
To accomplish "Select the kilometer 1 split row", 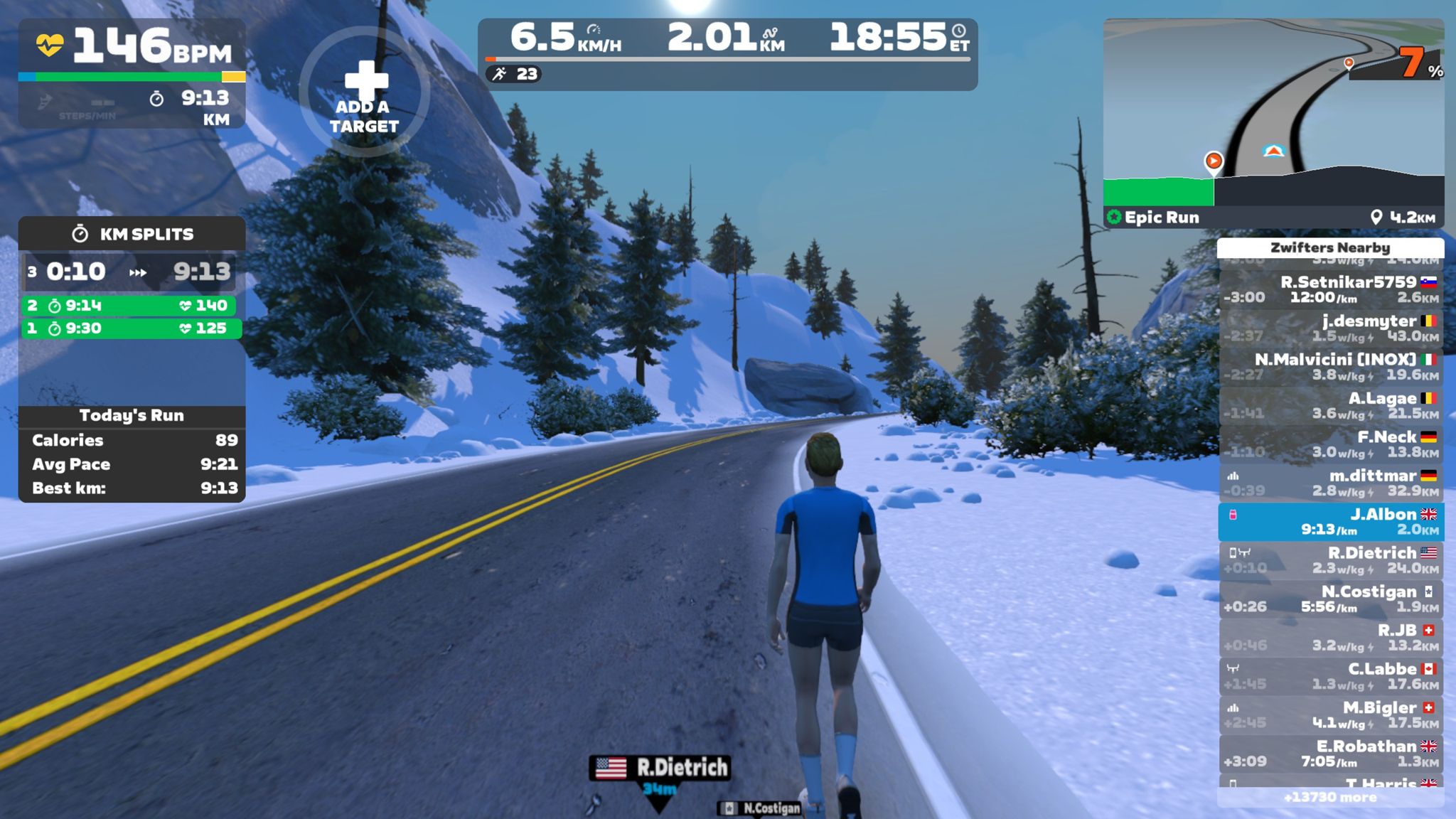I will tap(131, 328).
